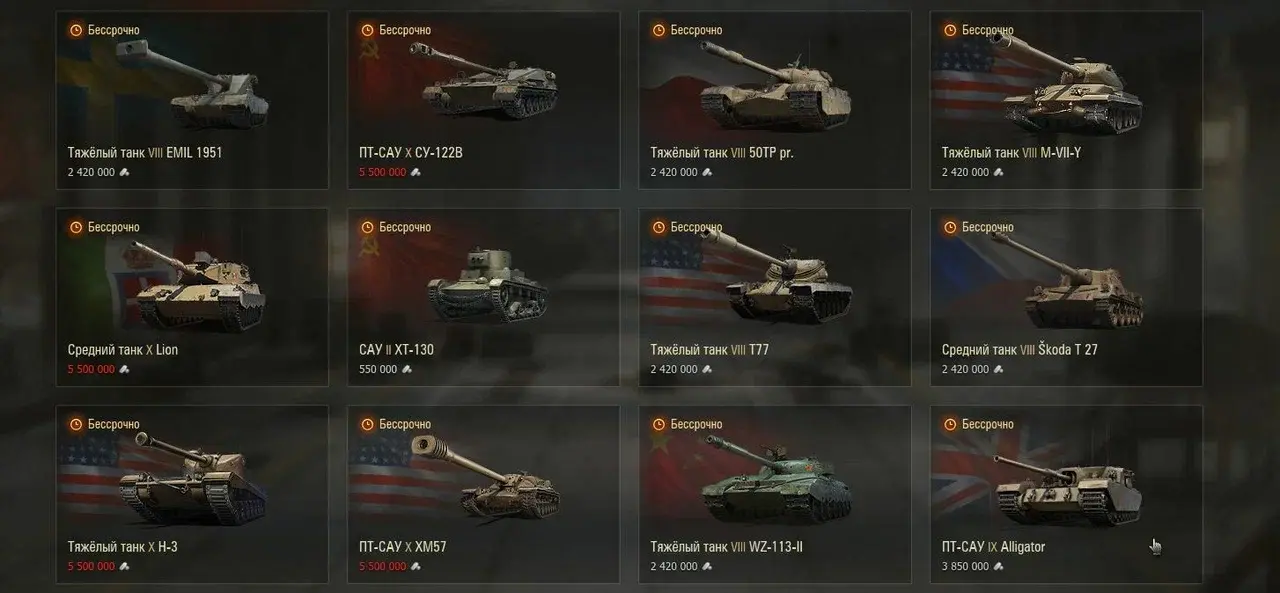
Task: Select the Lion medium tank card
Action: [192, 297]
